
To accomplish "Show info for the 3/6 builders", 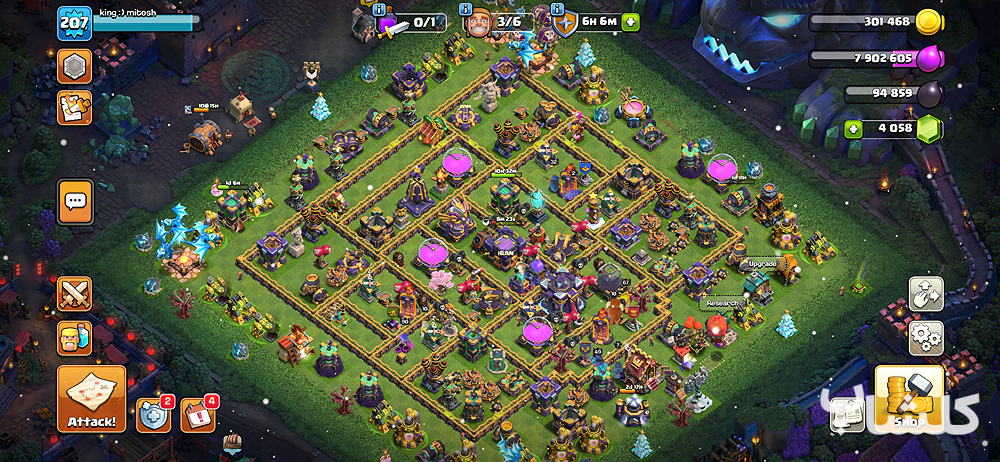I will pyautogui.click(x=469, y=9).
